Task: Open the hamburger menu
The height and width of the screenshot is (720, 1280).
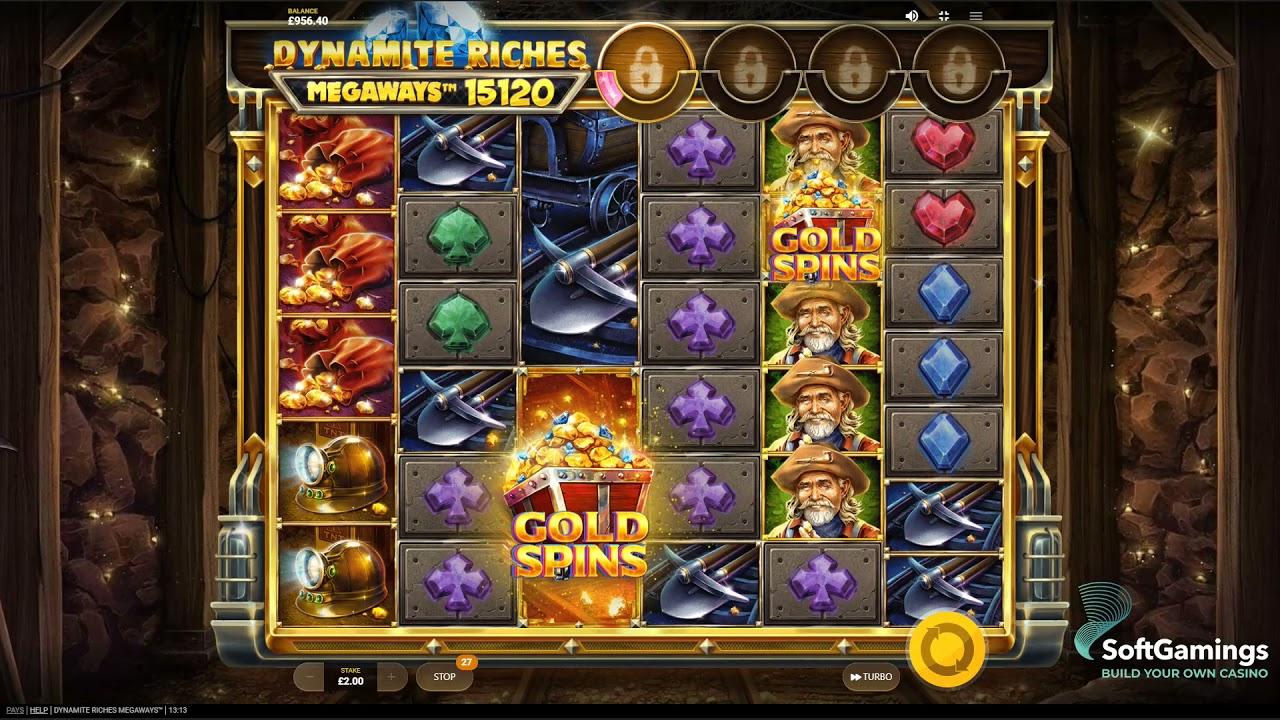Action: 976,16
